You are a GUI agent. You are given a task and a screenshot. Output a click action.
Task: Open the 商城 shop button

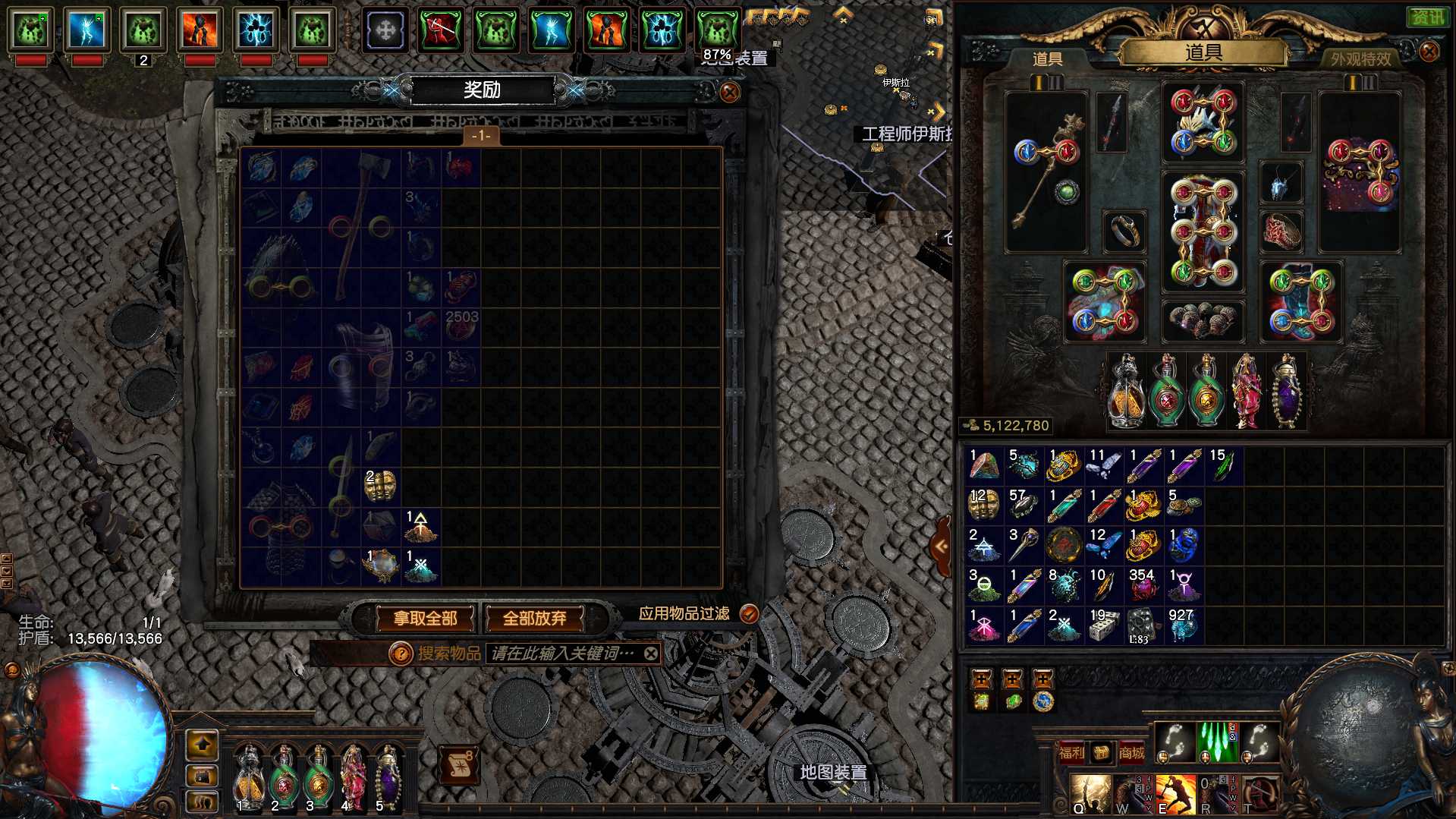point(1131,752)
